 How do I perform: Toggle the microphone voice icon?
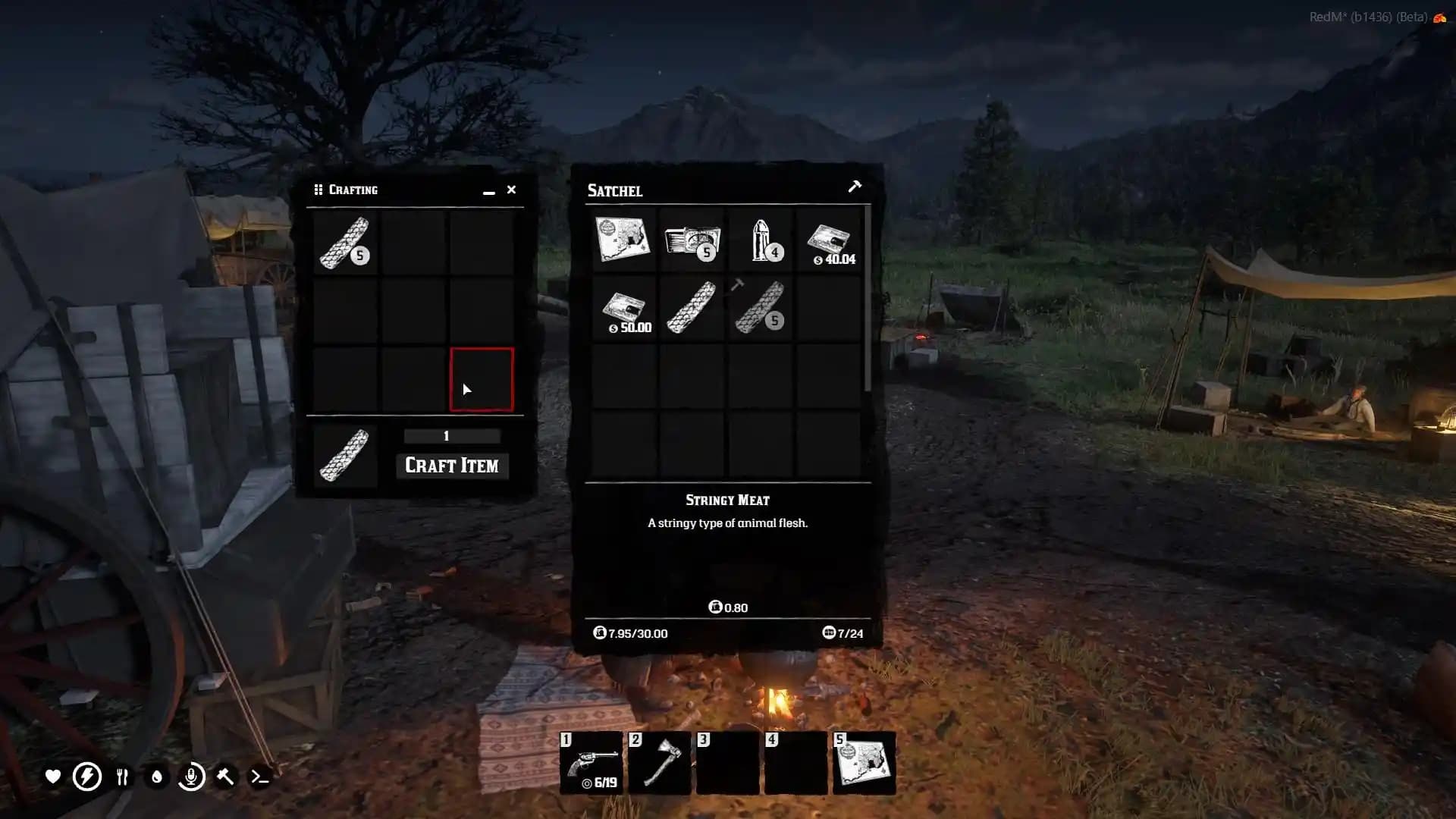191,777
